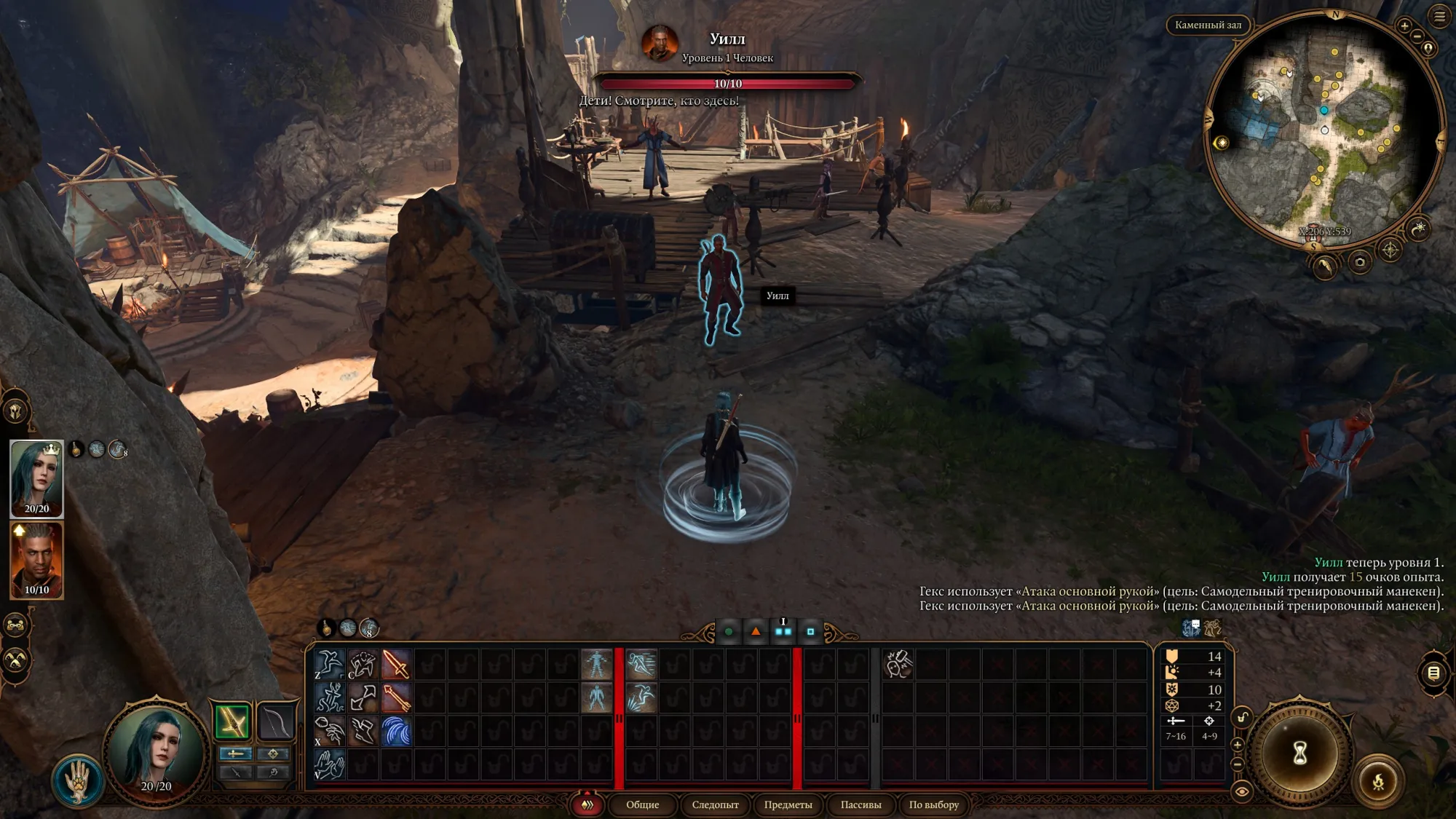1456x819 pixels.
Task: Click the circular minimap
Action: (x=1324, y=131)
